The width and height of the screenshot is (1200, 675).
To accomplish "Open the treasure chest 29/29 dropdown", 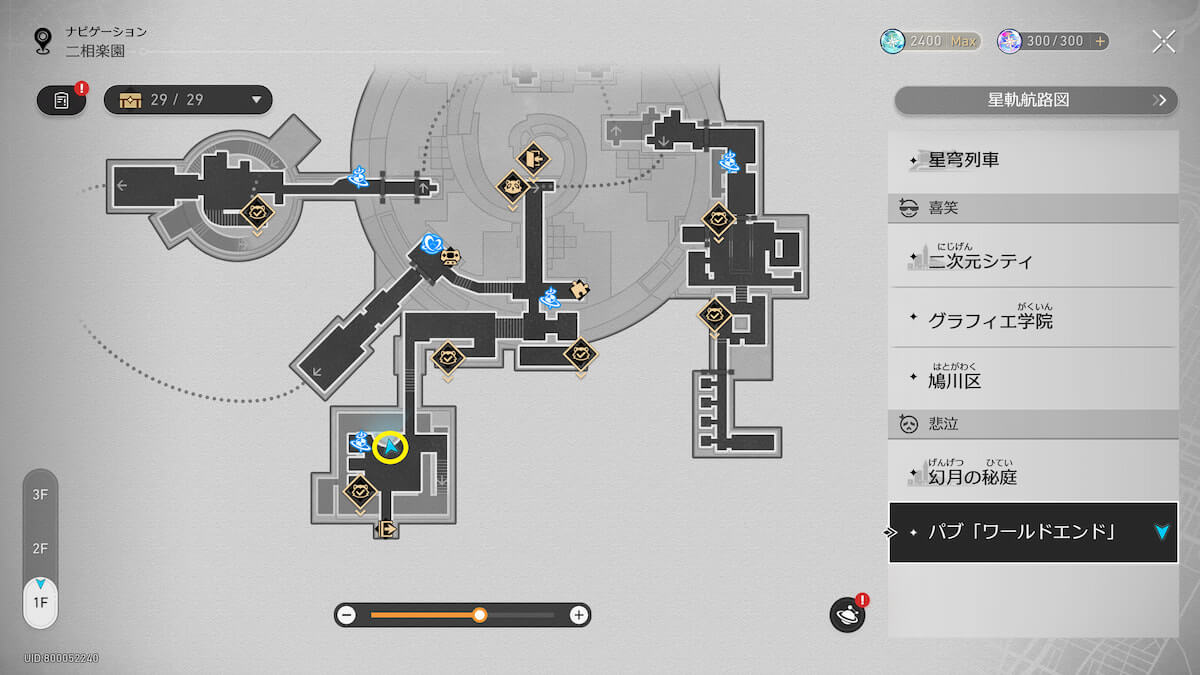I will point(188,100).
